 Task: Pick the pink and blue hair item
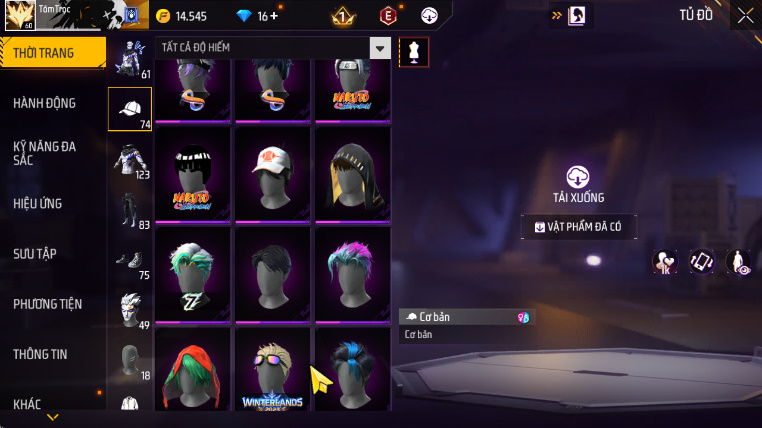[352, 271]
